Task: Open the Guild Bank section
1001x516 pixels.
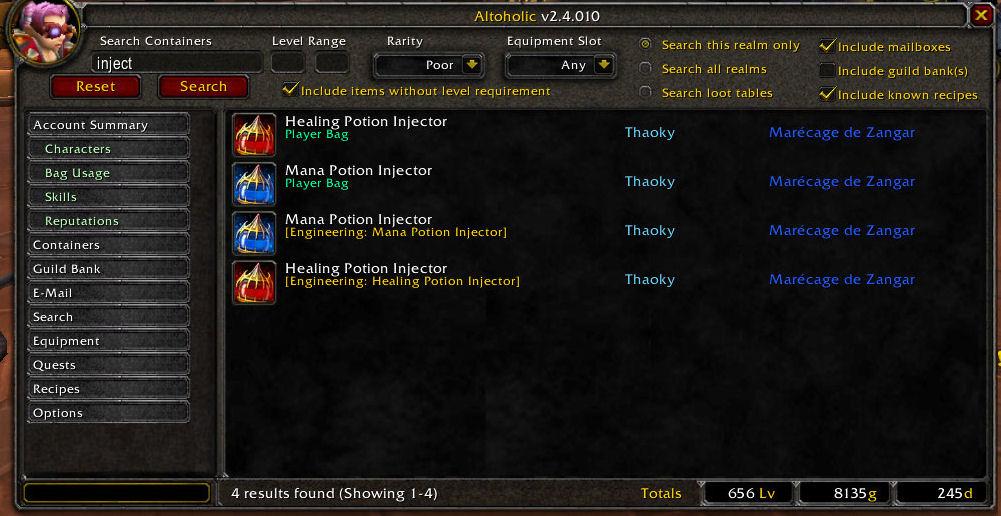Action: click(x=108, y=269)
